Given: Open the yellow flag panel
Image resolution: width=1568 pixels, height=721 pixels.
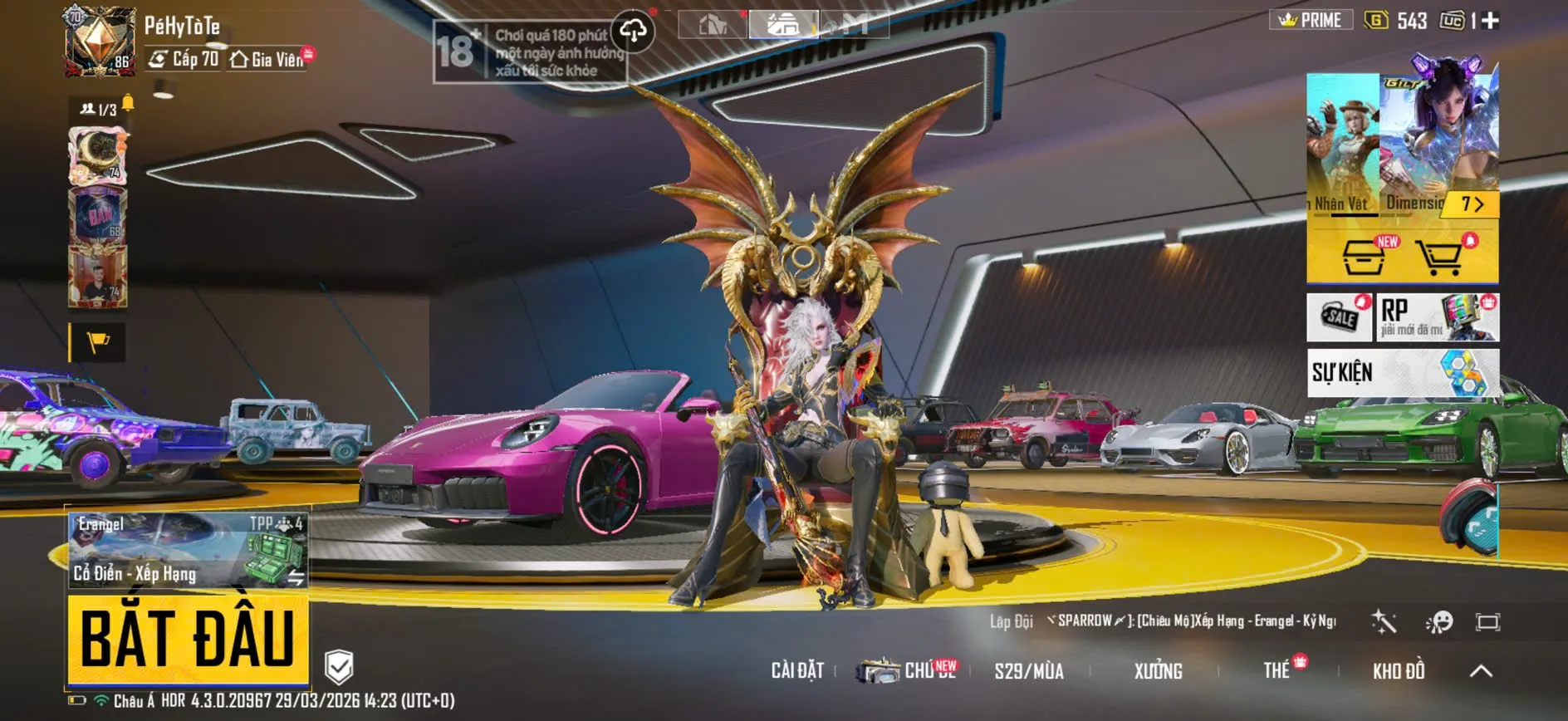Looking at the screenshot, I should click(x=98, y=341).
